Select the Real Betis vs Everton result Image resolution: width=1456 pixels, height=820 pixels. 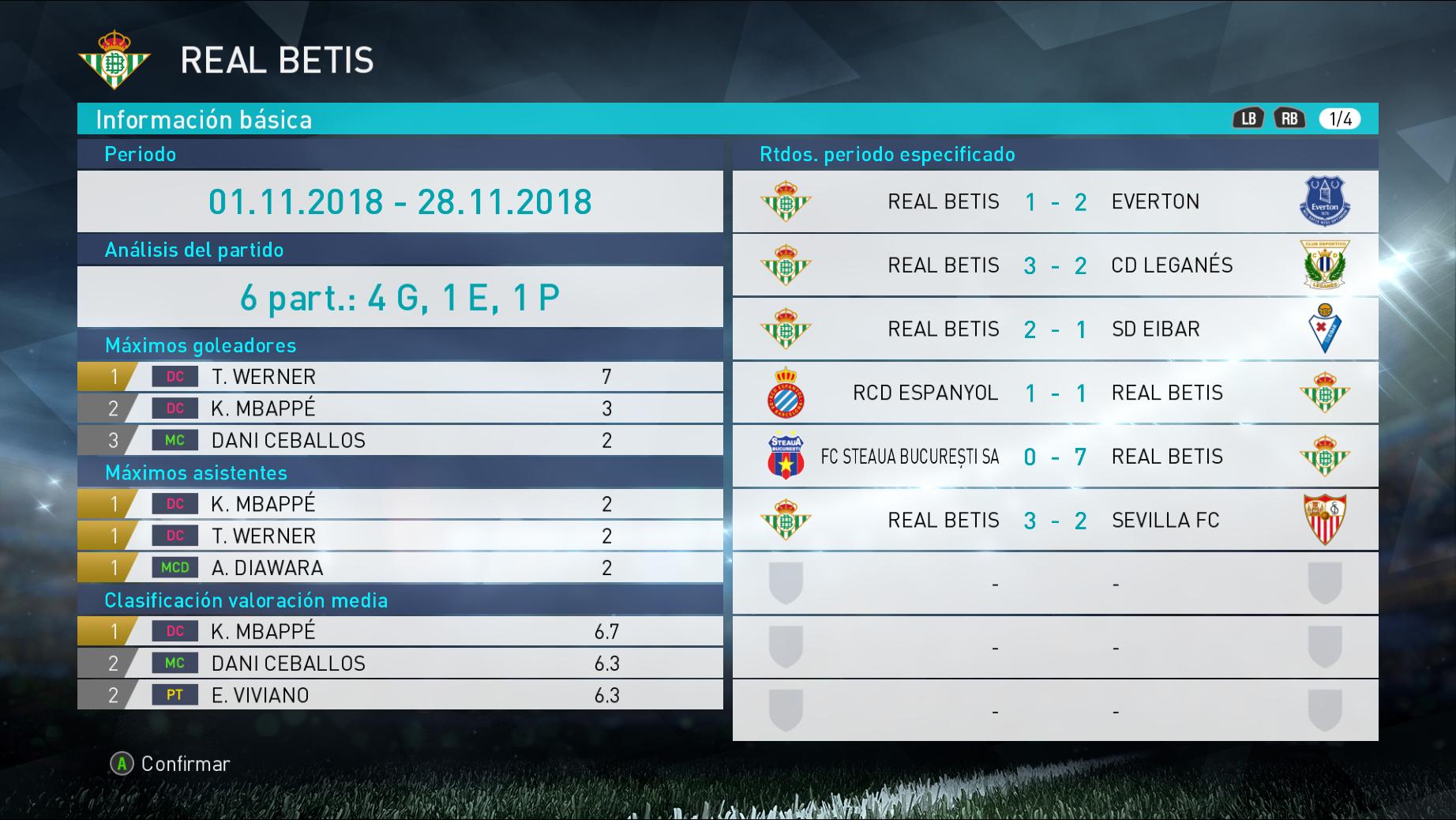tap(1055, 202)
